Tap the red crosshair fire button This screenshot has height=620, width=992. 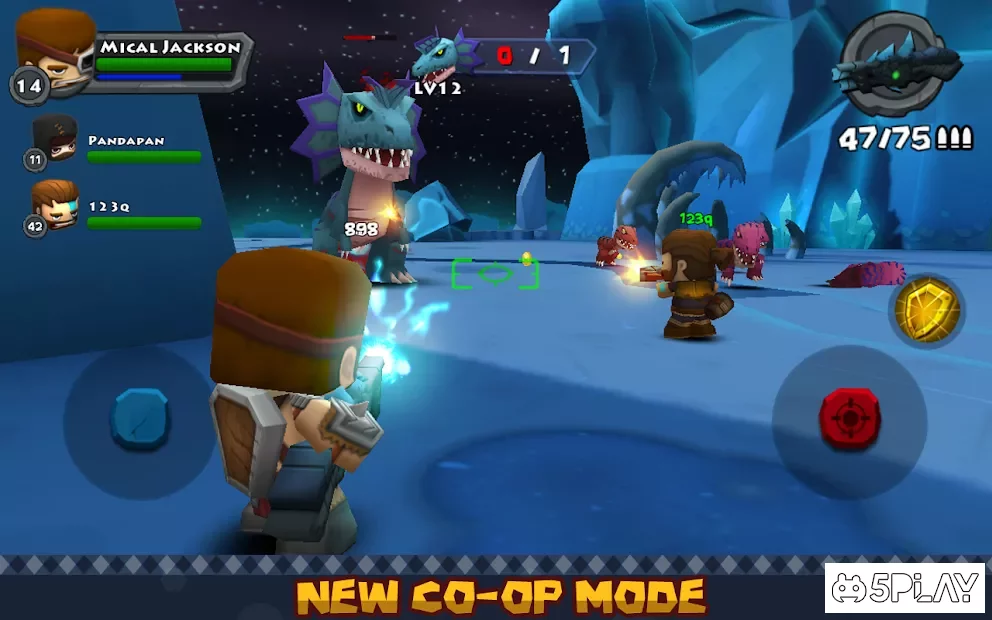(849, 418)
